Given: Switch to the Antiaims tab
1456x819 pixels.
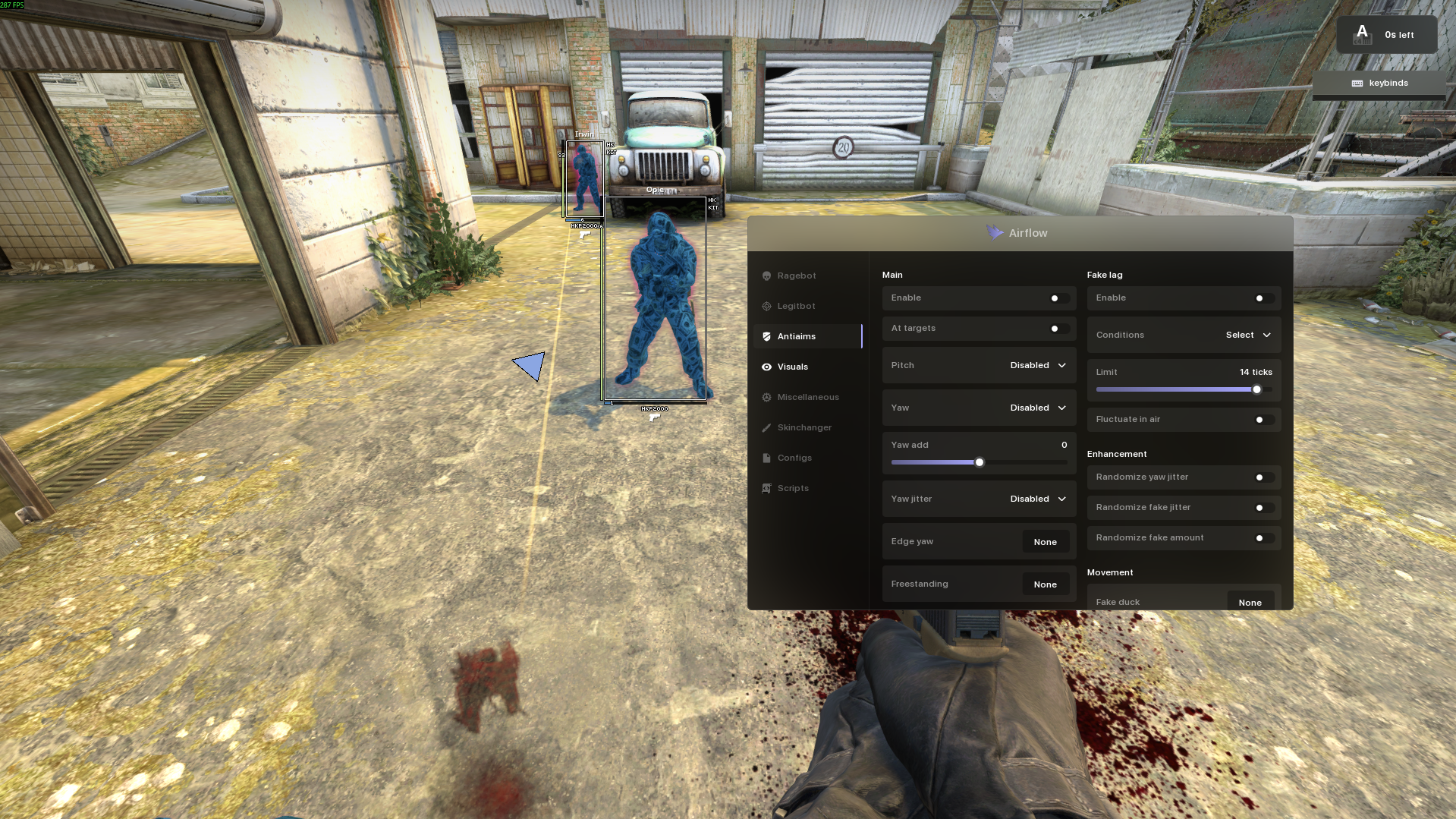Looking at the screenshot, I should 796,336.
